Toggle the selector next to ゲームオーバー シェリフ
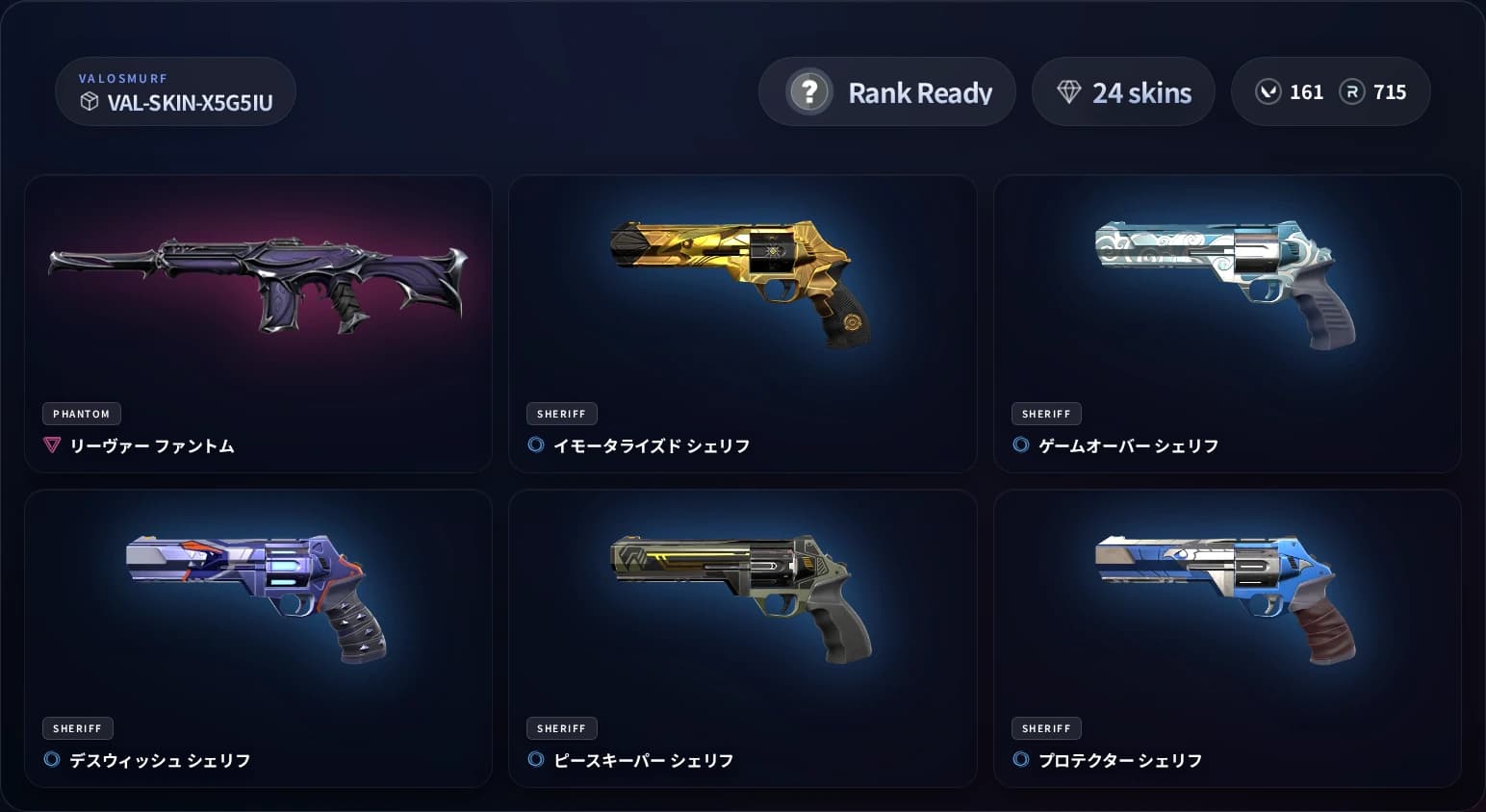 [1023, 445]
